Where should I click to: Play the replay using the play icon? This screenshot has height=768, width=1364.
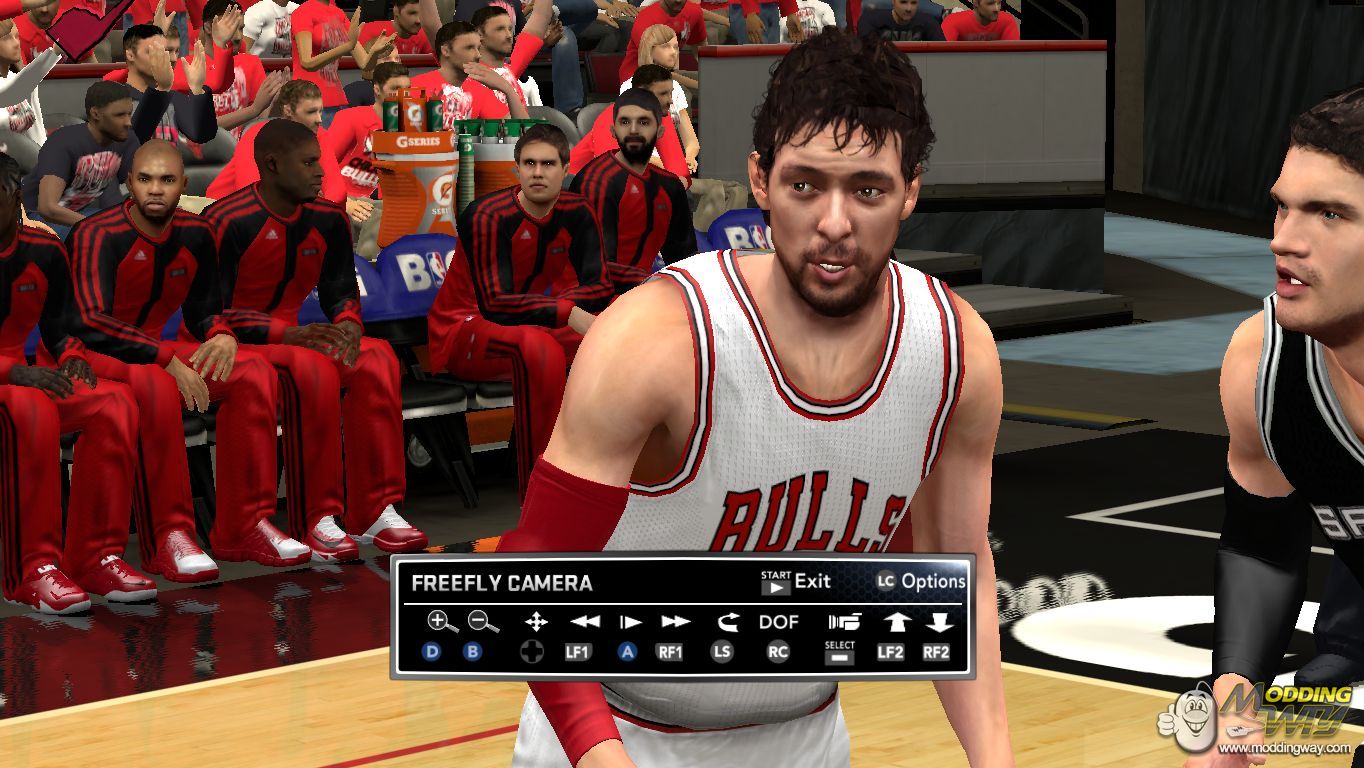tap(630, 622)
